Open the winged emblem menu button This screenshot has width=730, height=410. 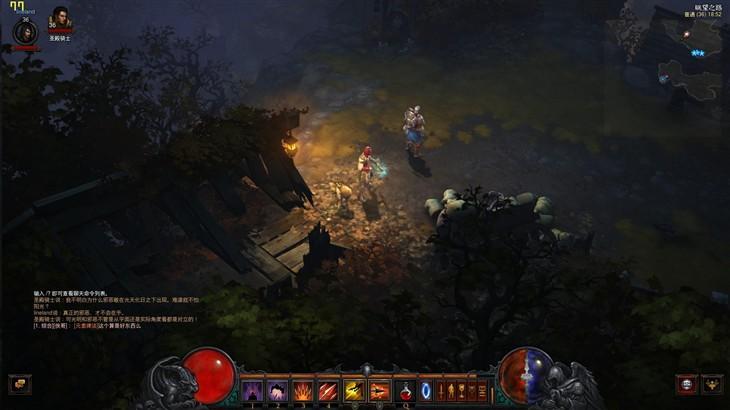coord(711,383)
